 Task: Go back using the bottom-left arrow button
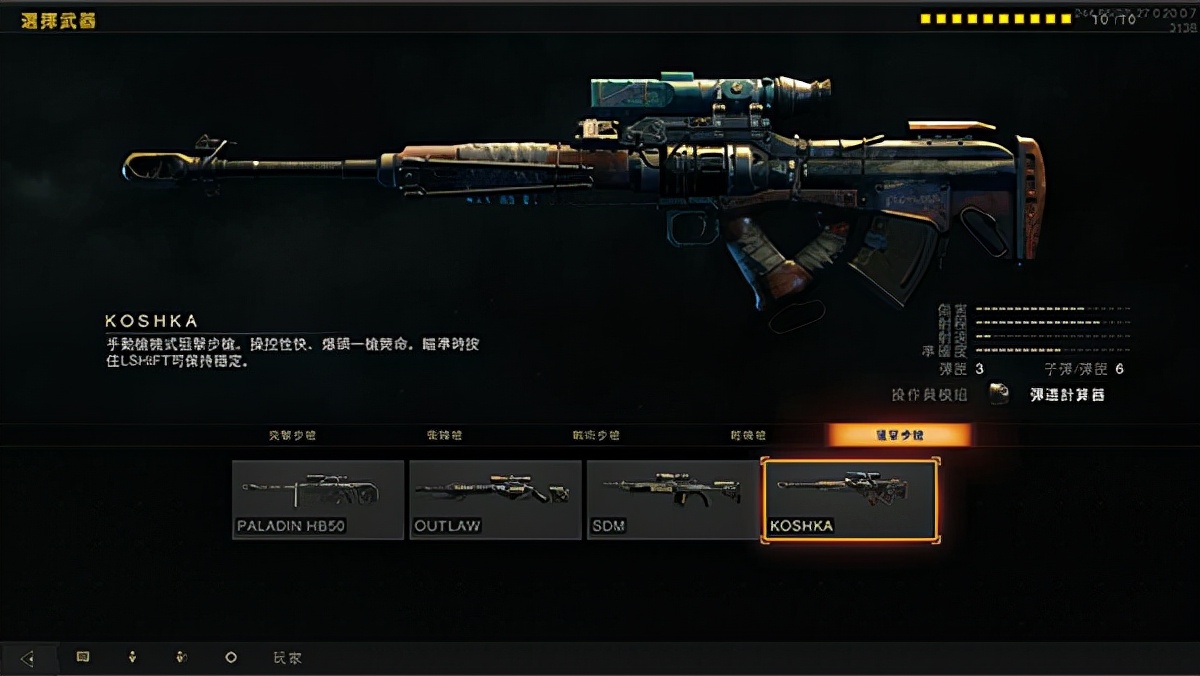click(27, 658)
